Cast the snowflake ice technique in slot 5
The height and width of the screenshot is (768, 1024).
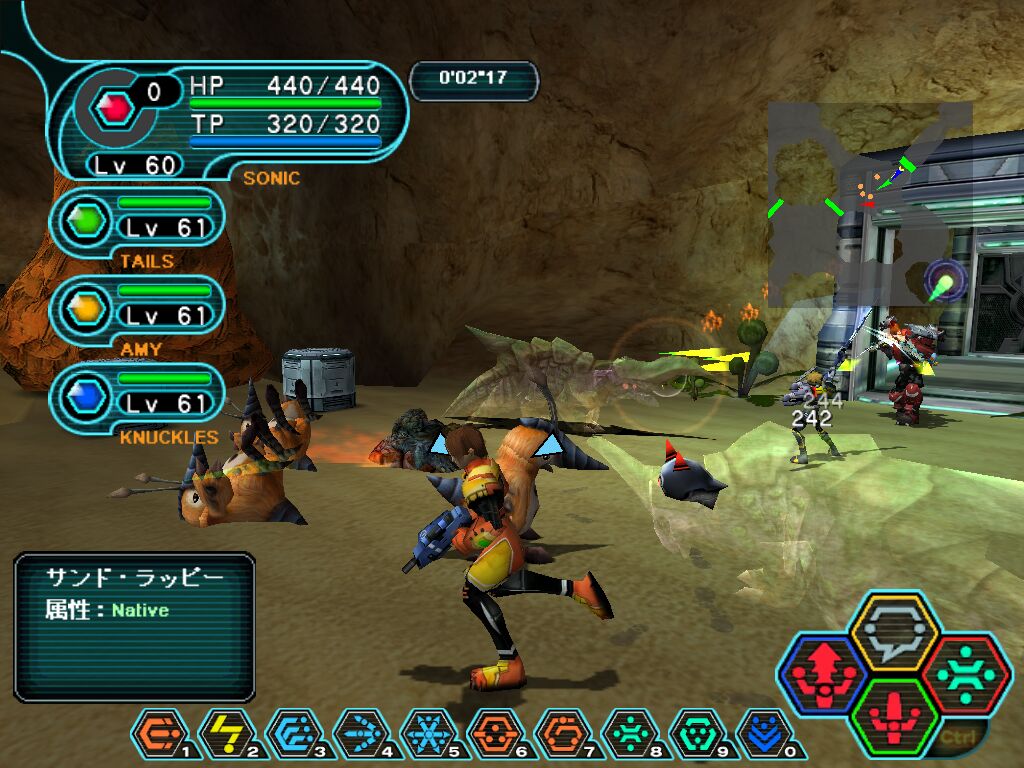(x=428, y=733)
